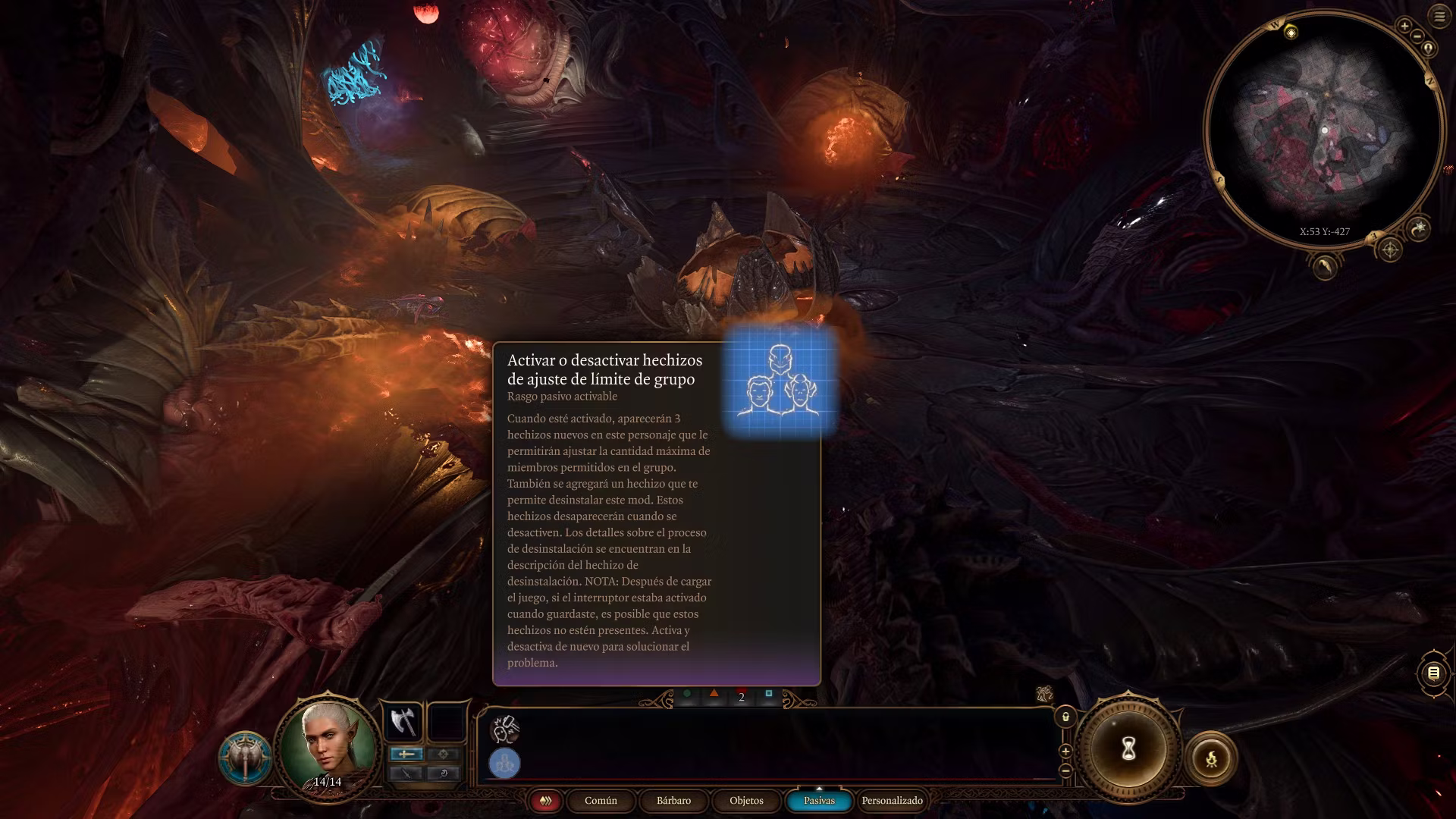The width and height of the screenshot is (1456, 819).
Task: Show the Objetos hotbar tab
Action: click(x=746, y=801)
